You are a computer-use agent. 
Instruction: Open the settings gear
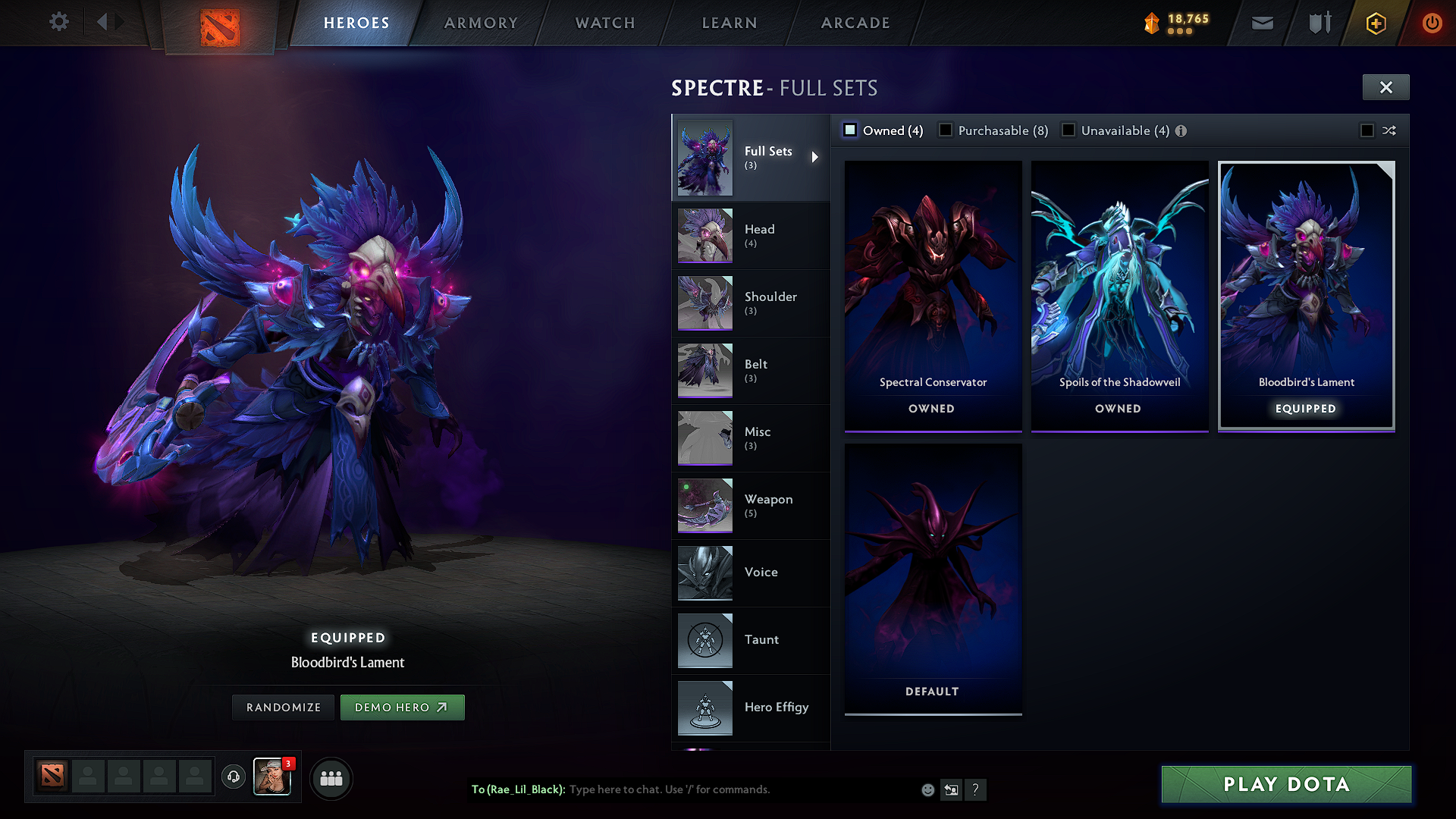[x=58, y=22]
